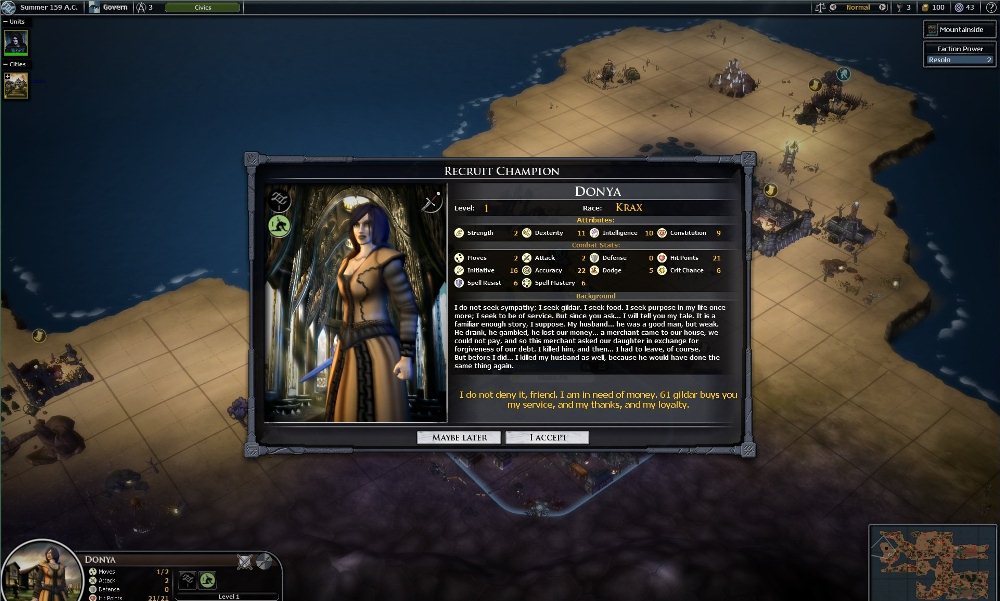
Task: Accept Donya's recruitment offer
Action: tap(546, 437)
